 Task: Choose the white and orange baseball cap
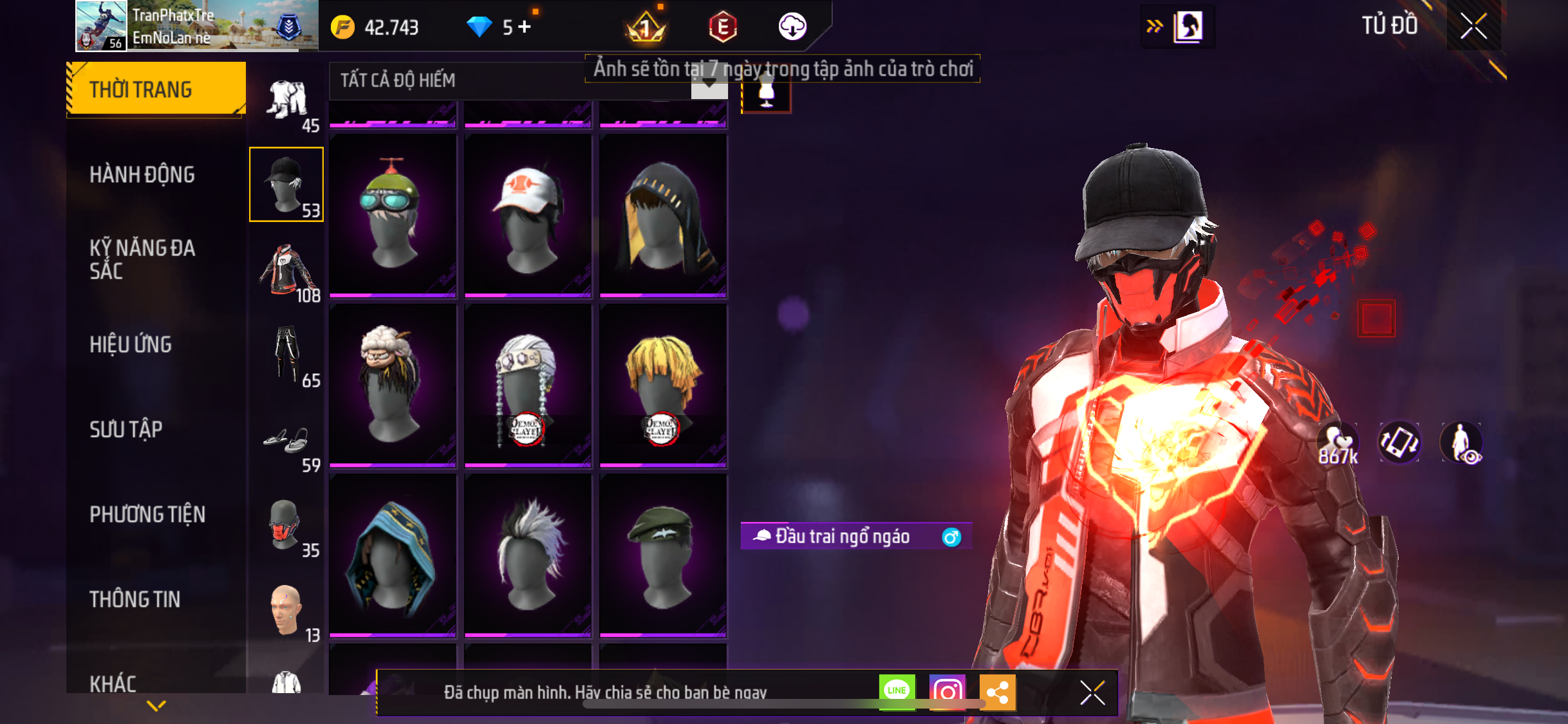[528, 216]
